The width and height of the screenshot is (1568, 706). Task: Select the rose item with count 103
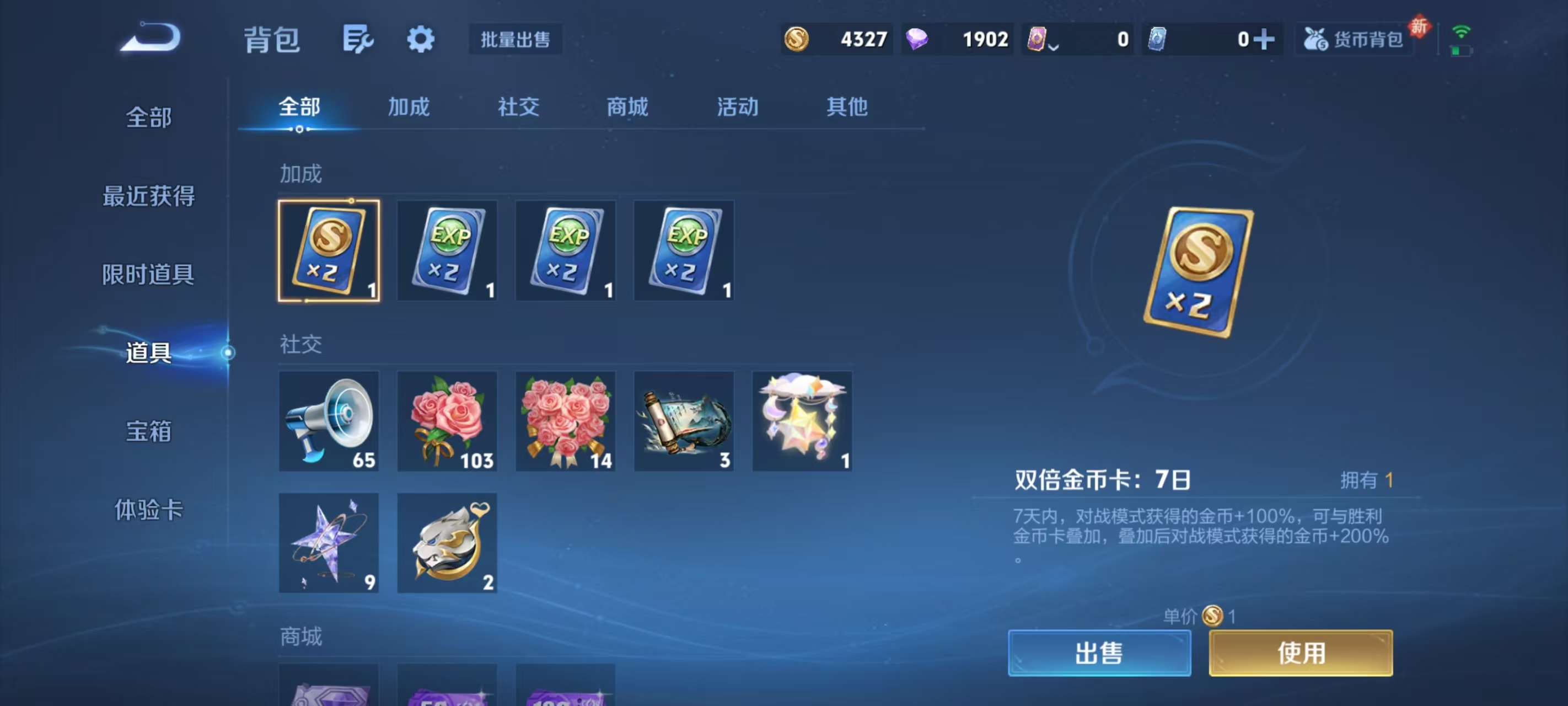[x=447, y=420]
